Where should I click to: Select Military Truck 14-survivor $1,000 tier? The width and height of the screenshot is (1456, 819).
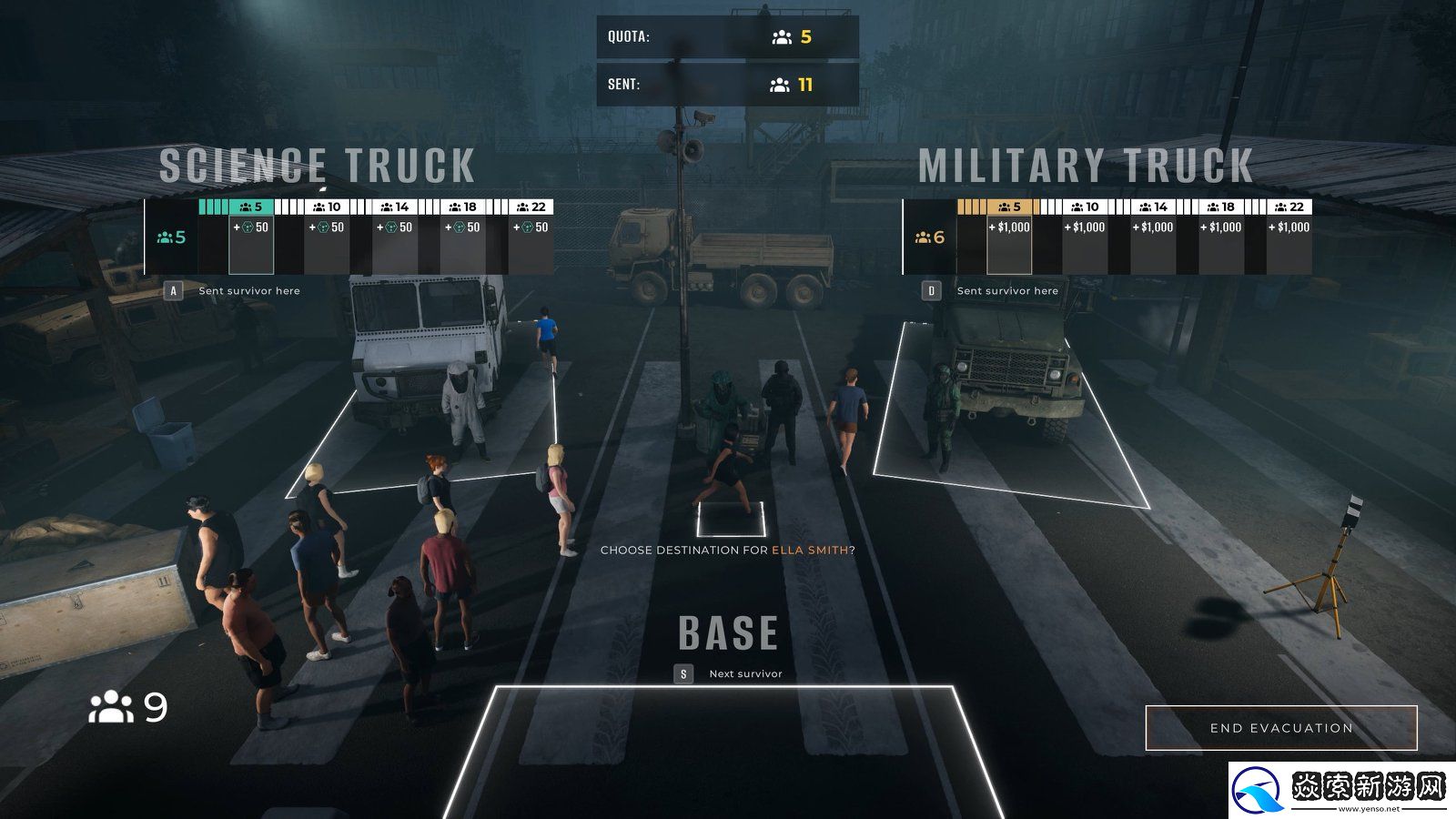tap(1153, 237)
